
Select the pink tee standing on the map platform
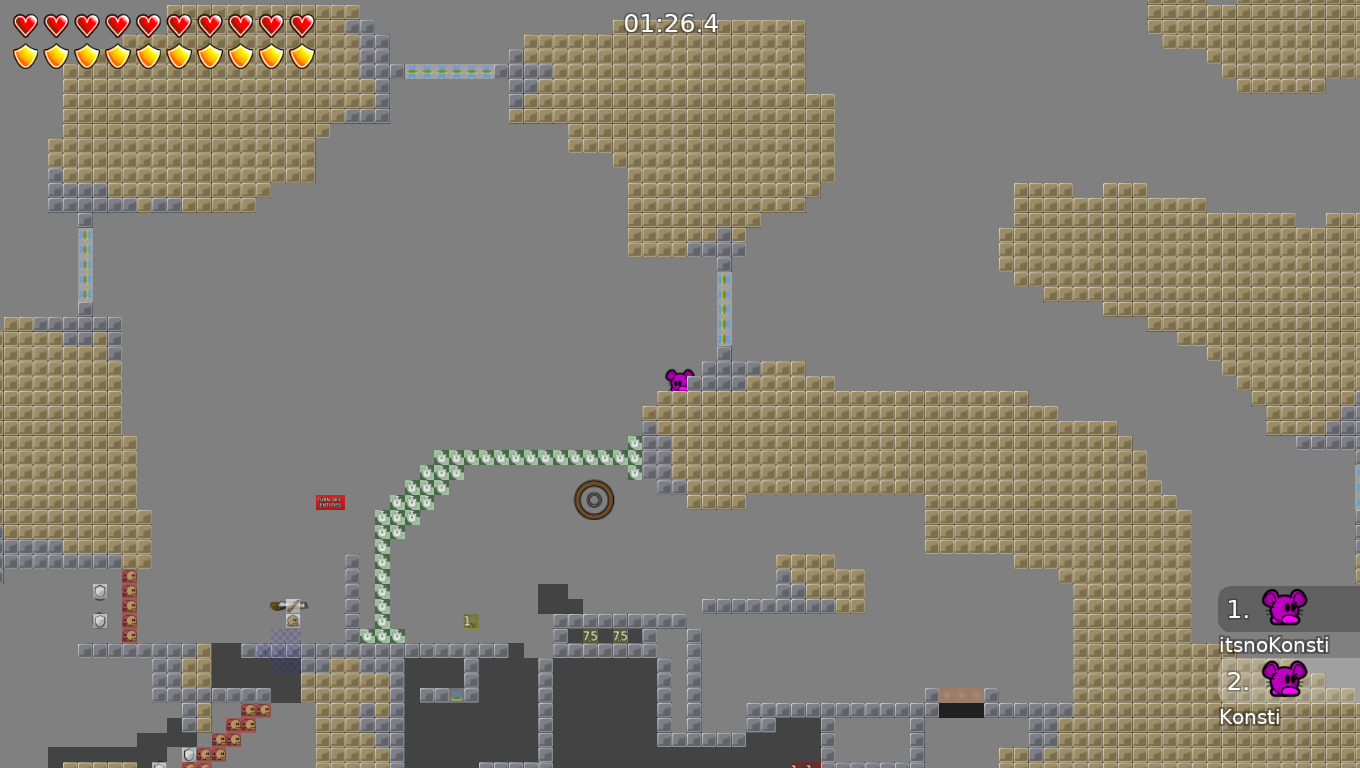(x=678, y=379)
